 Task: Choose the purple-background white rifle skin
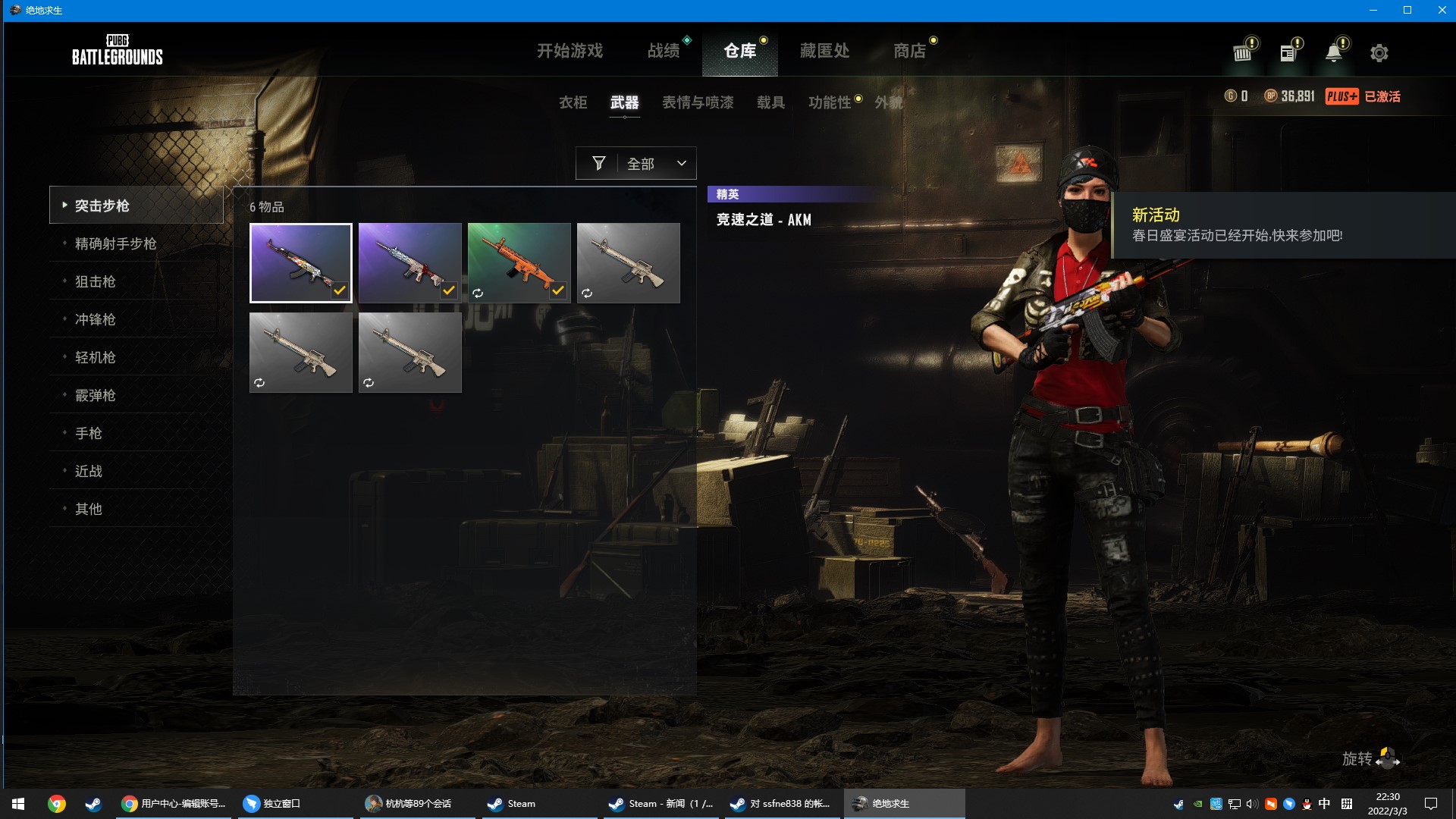click(x=409, y=262)
